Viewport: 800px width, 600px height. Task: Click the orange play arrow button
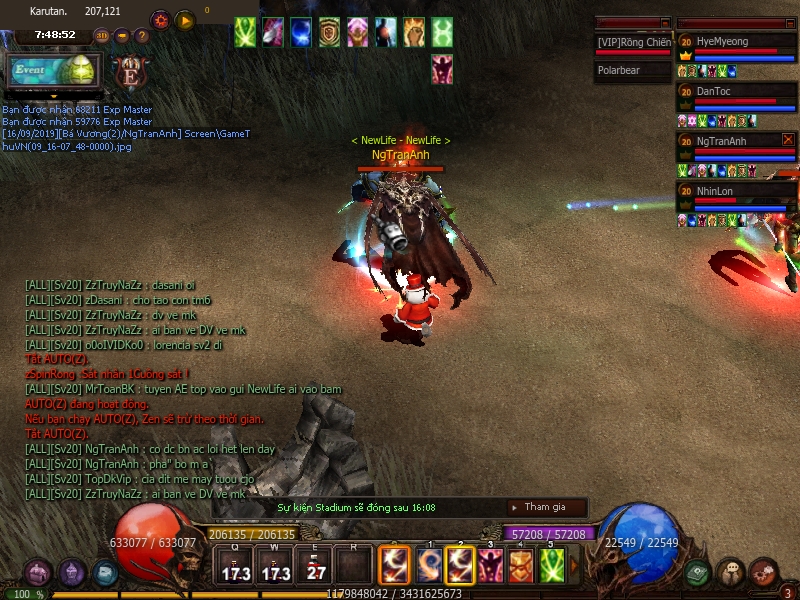coord(185,20)
